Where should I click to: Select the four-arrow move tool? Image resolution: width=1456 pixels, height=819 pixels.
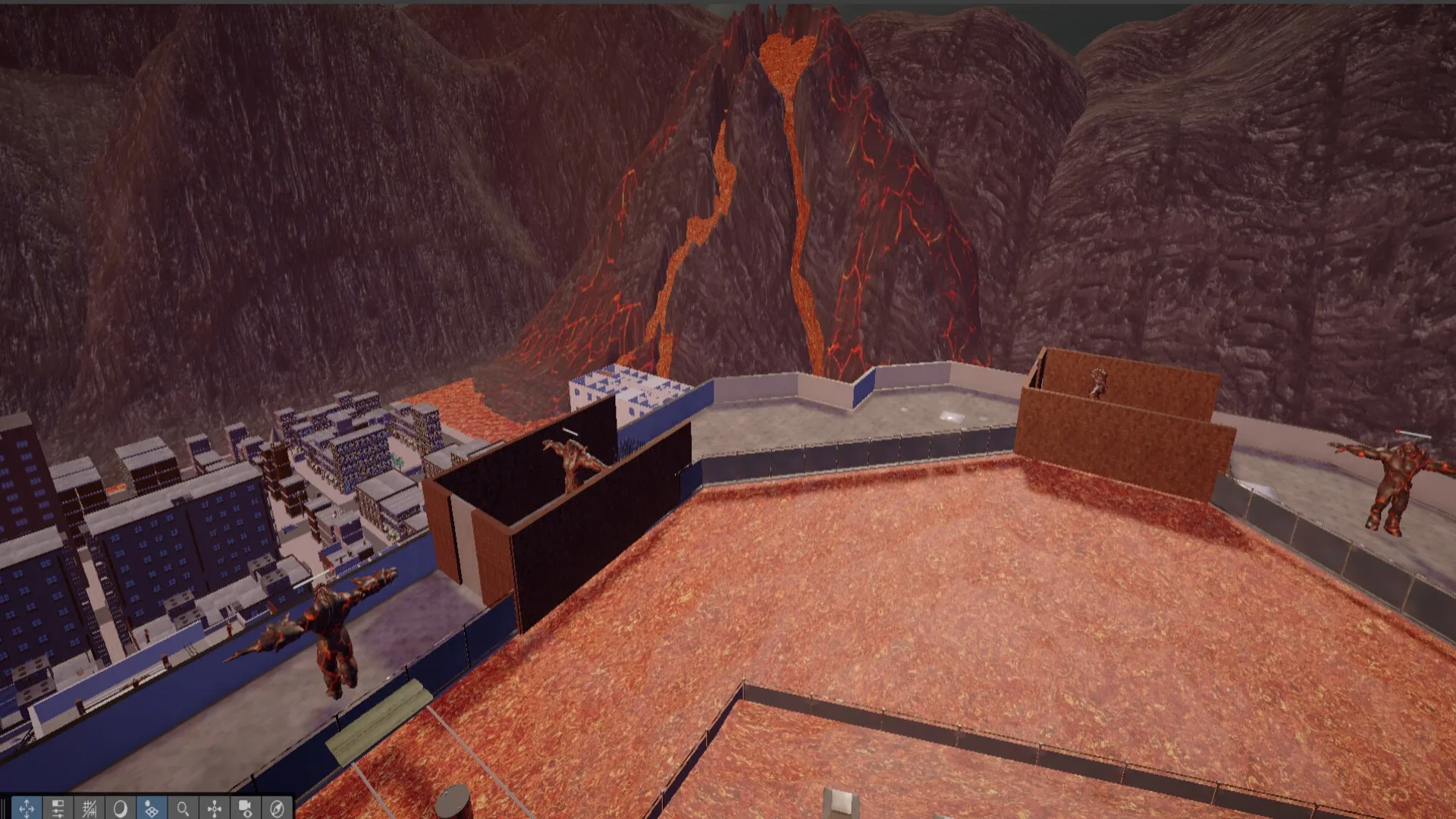(x=27, y=806)
